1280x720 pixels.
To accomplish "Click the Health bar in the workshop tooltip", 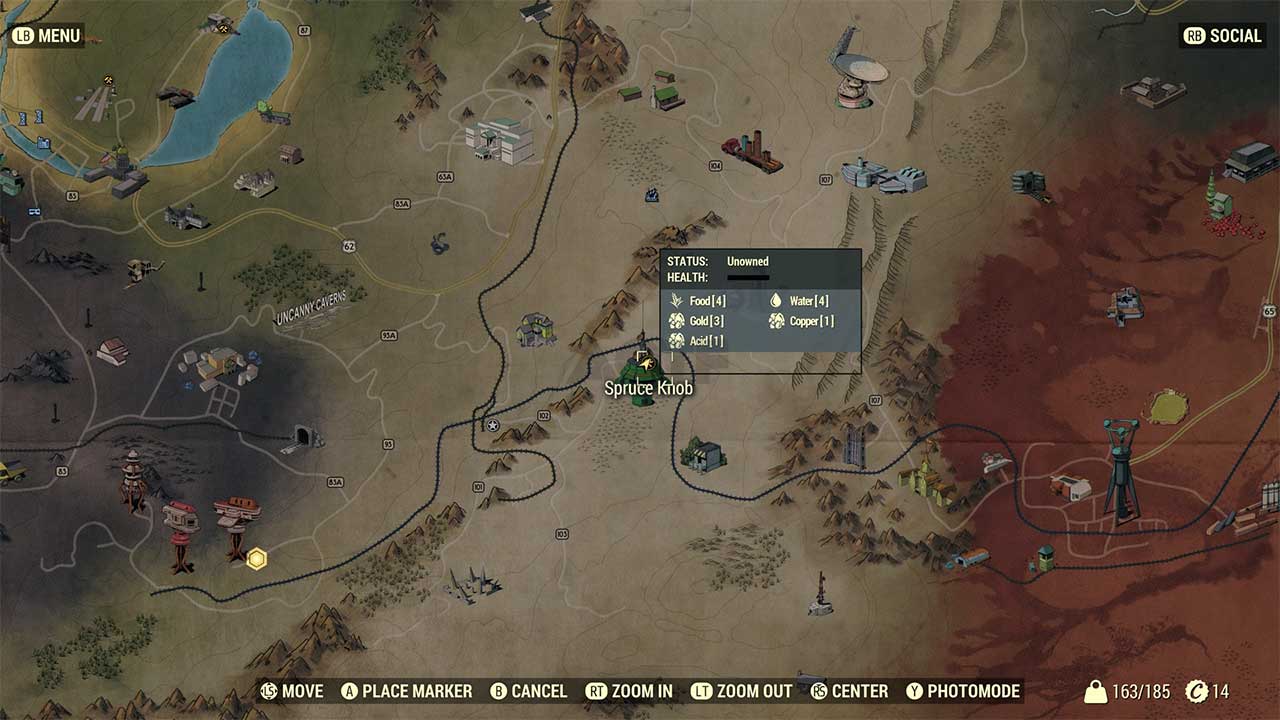I will pyautogui.click(x=749, y=278).
